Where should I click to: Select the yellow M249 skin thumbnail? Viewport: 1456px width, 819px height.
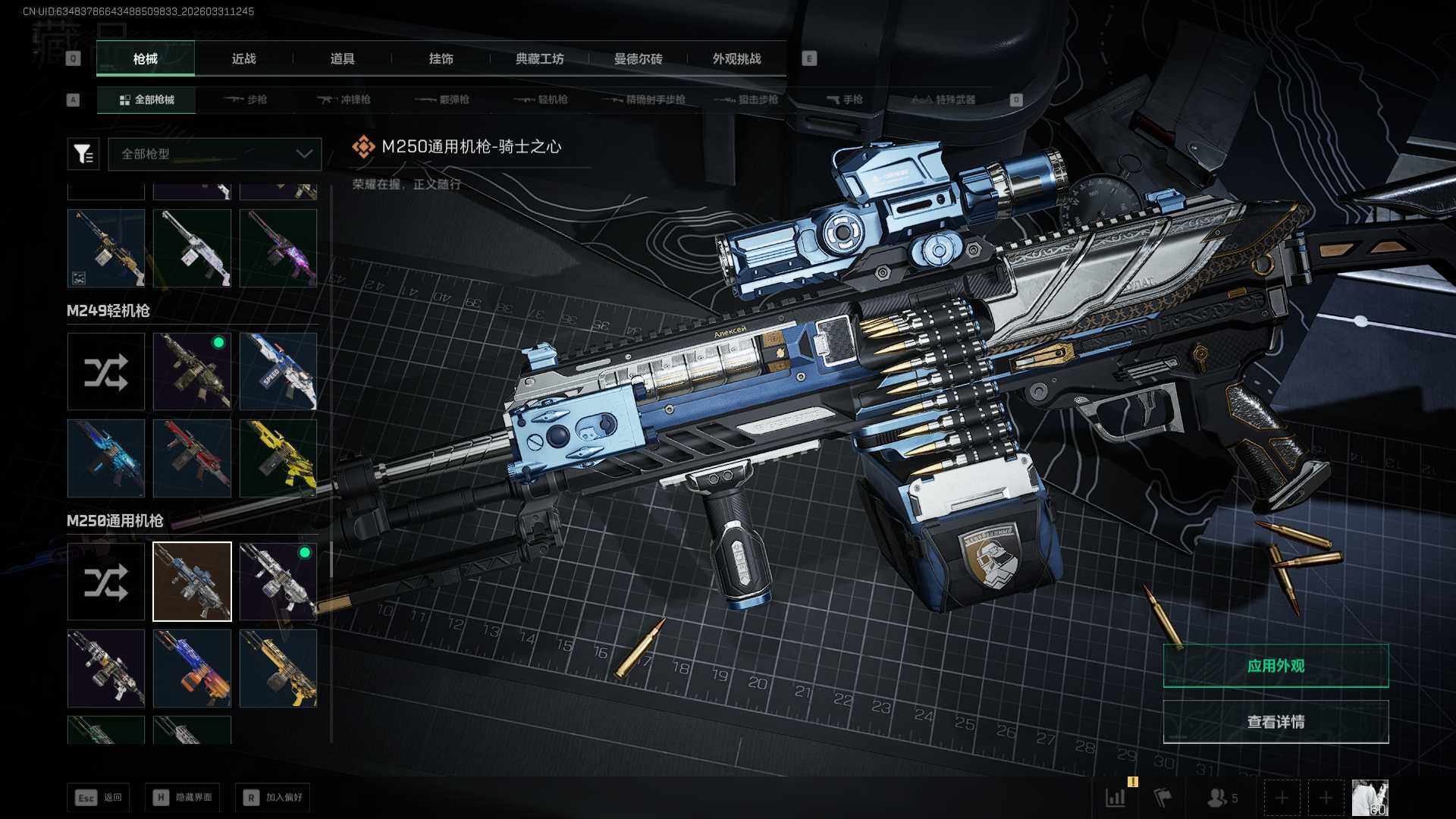click(x=278, y=458)
